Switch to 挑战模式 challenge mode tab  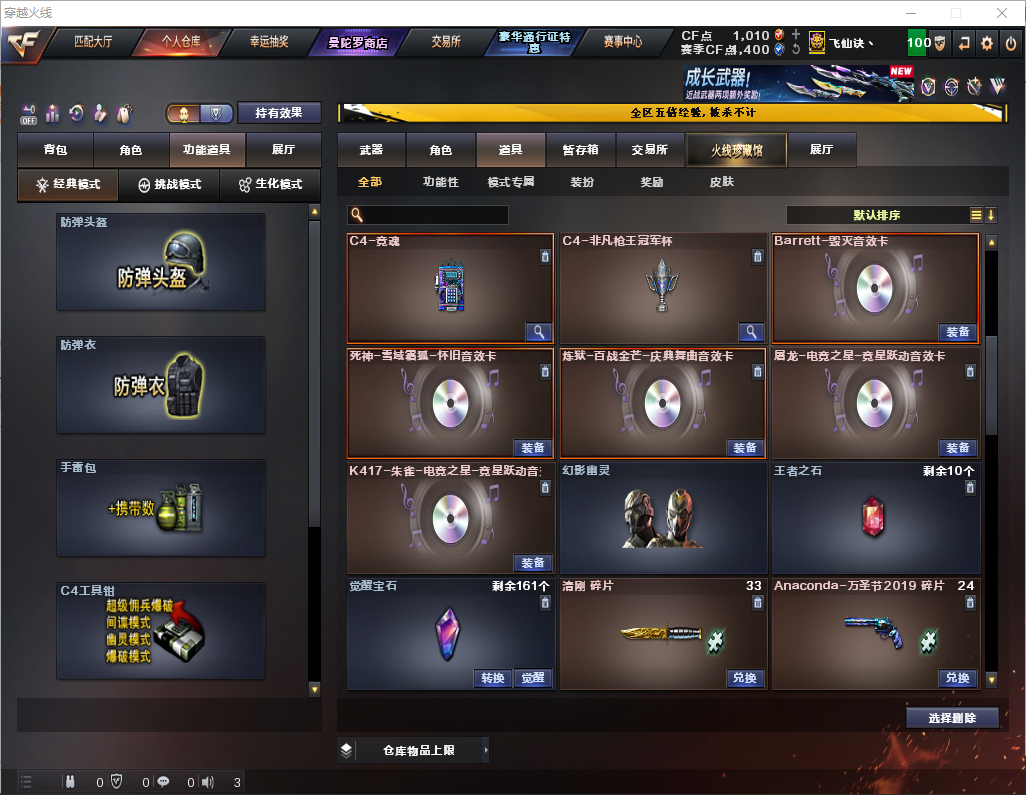[170, 185]
